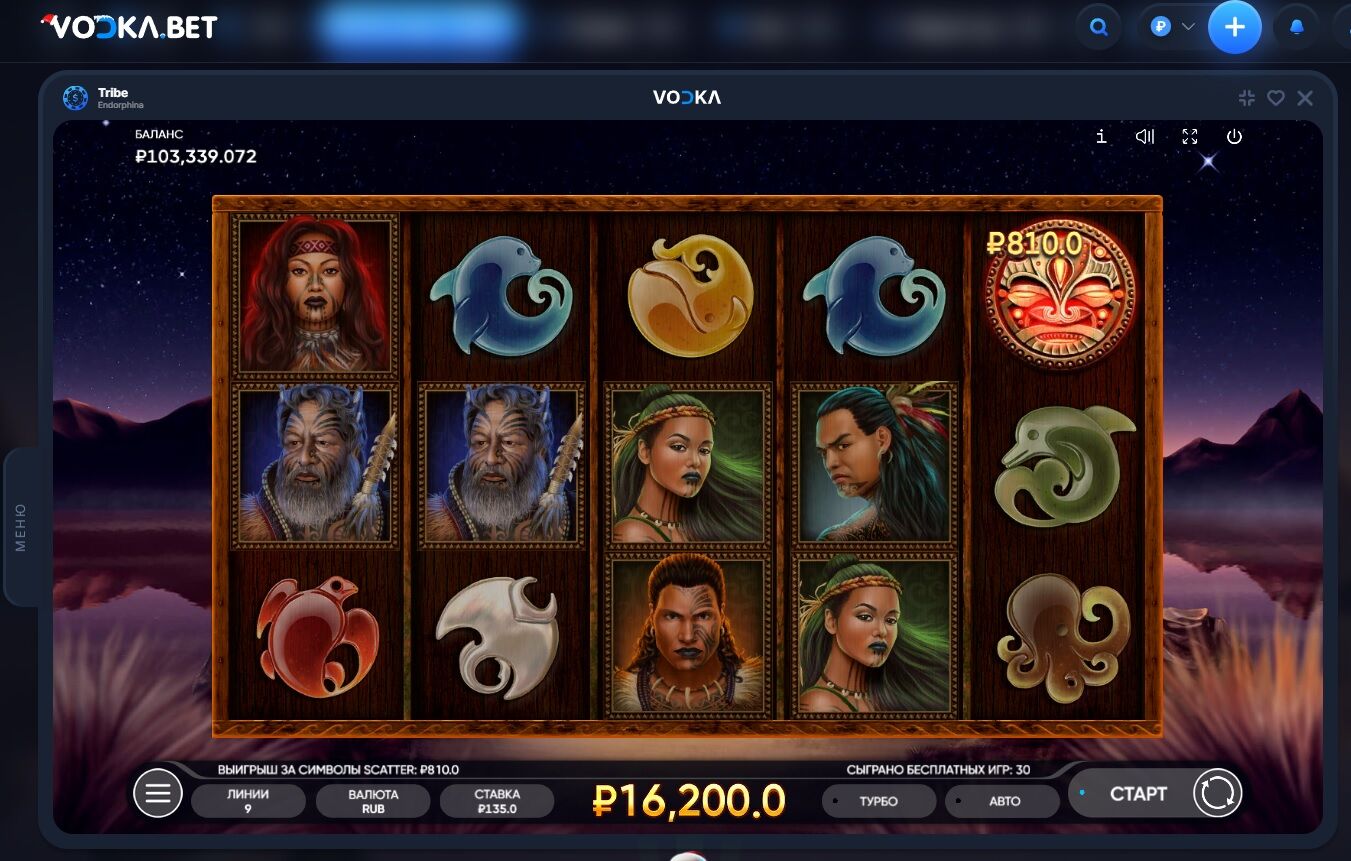1351x861 pixels.
Task: Minimize the game window frame
Action: click(1247, 98)
